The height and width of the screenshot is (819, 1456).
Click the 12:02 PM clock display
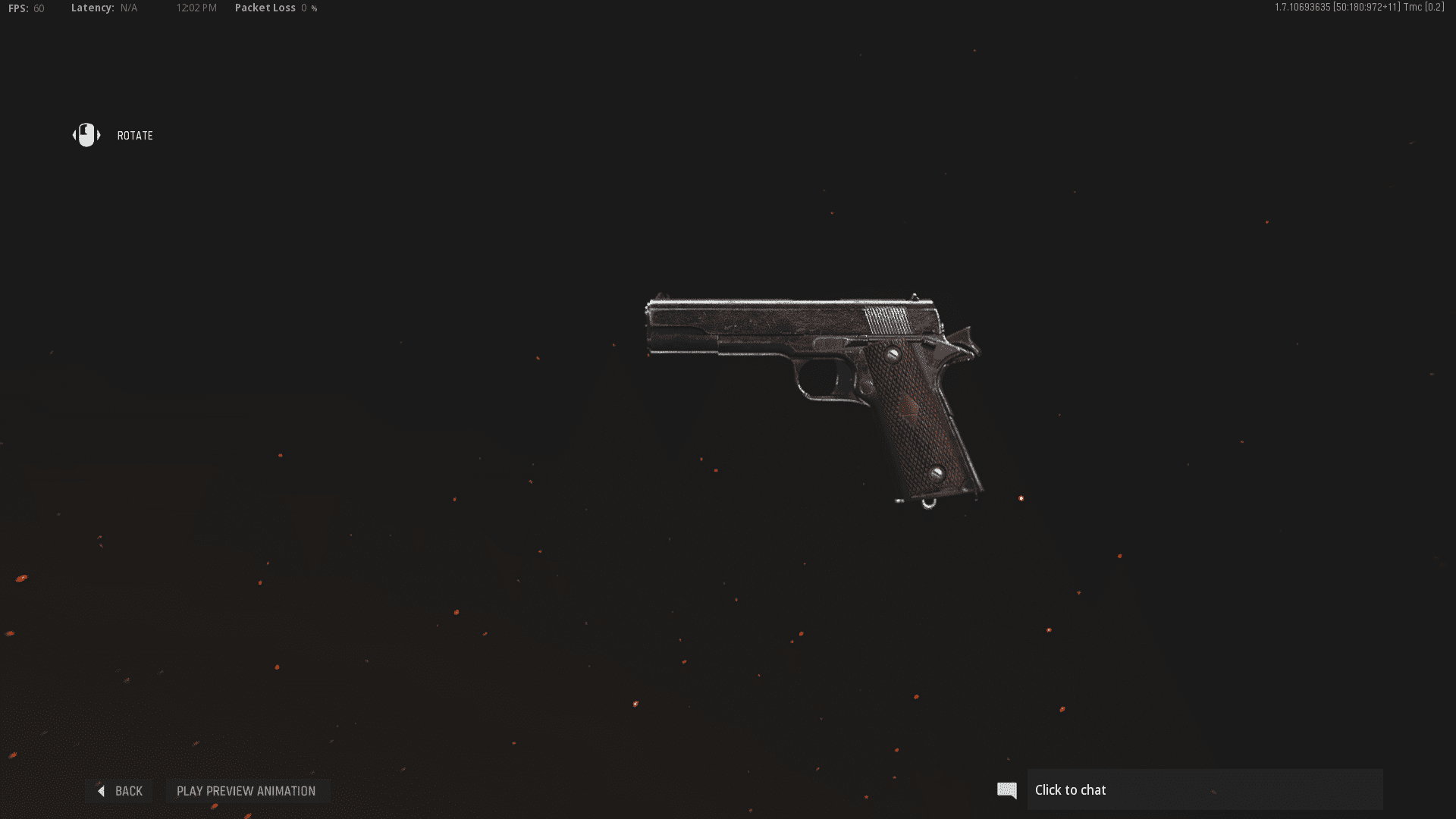[x=196, y=8]
